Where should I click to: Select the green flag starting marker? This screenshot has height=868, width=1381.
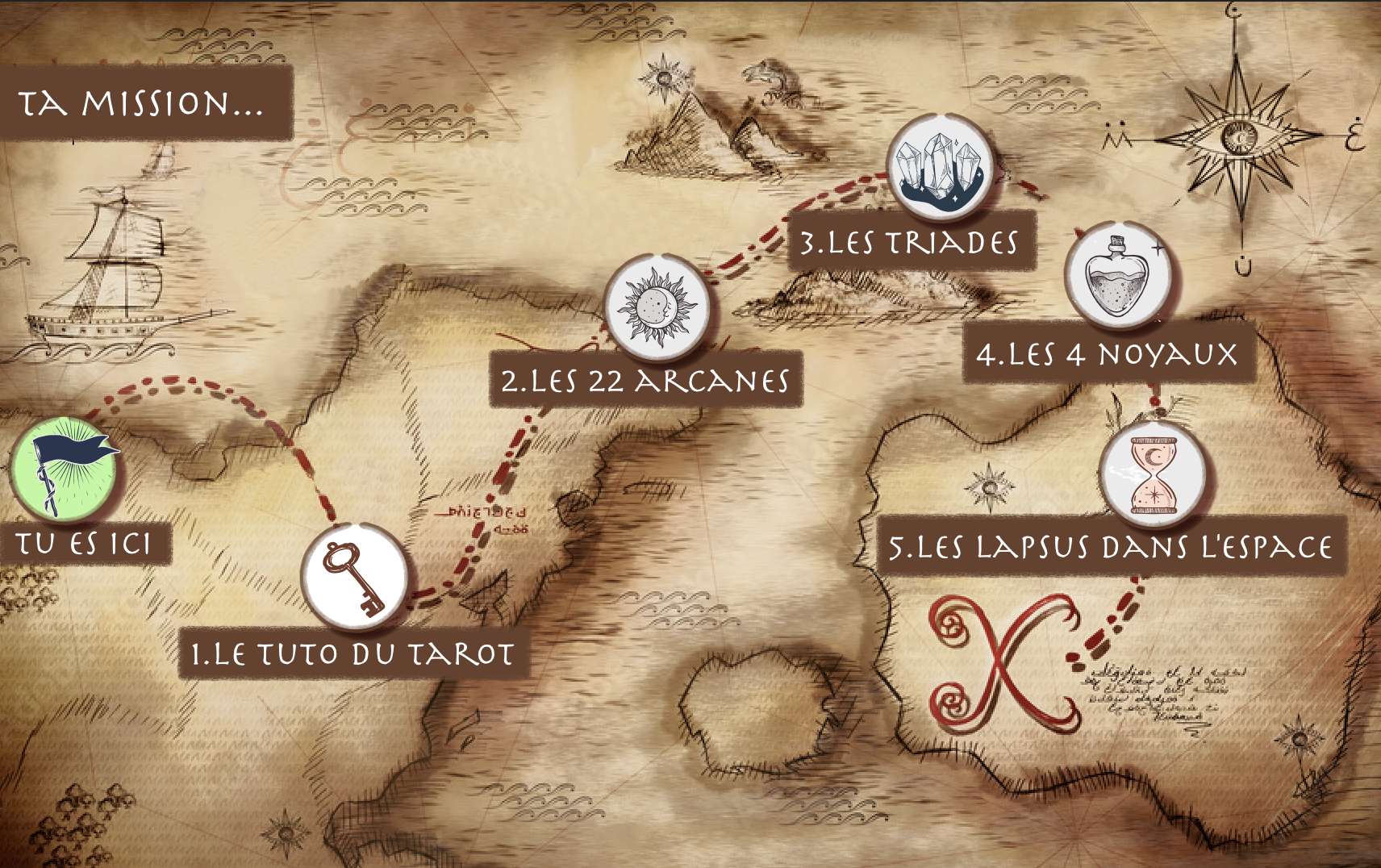tap(65, 469)
